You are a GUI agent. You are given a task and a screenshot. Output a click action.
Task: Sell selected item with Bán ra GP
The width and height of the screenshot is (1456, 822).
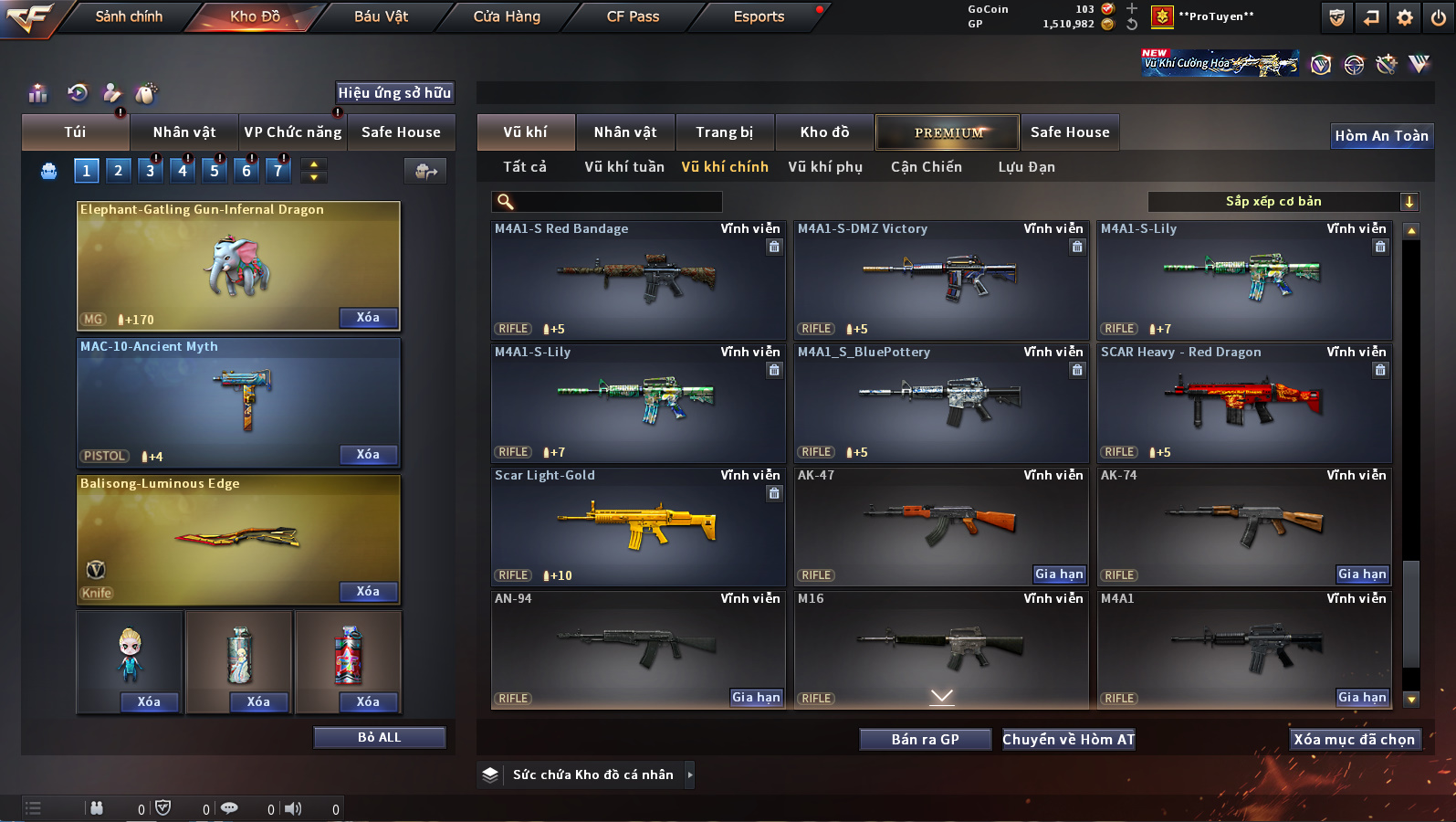[925, 740]
